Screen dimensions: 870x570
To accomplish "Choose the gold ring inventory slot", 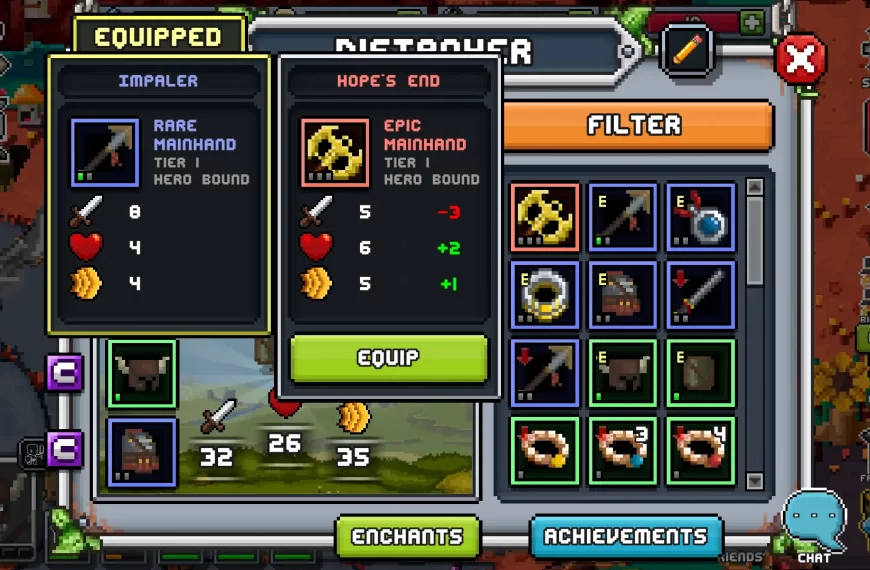I will 544,295.
